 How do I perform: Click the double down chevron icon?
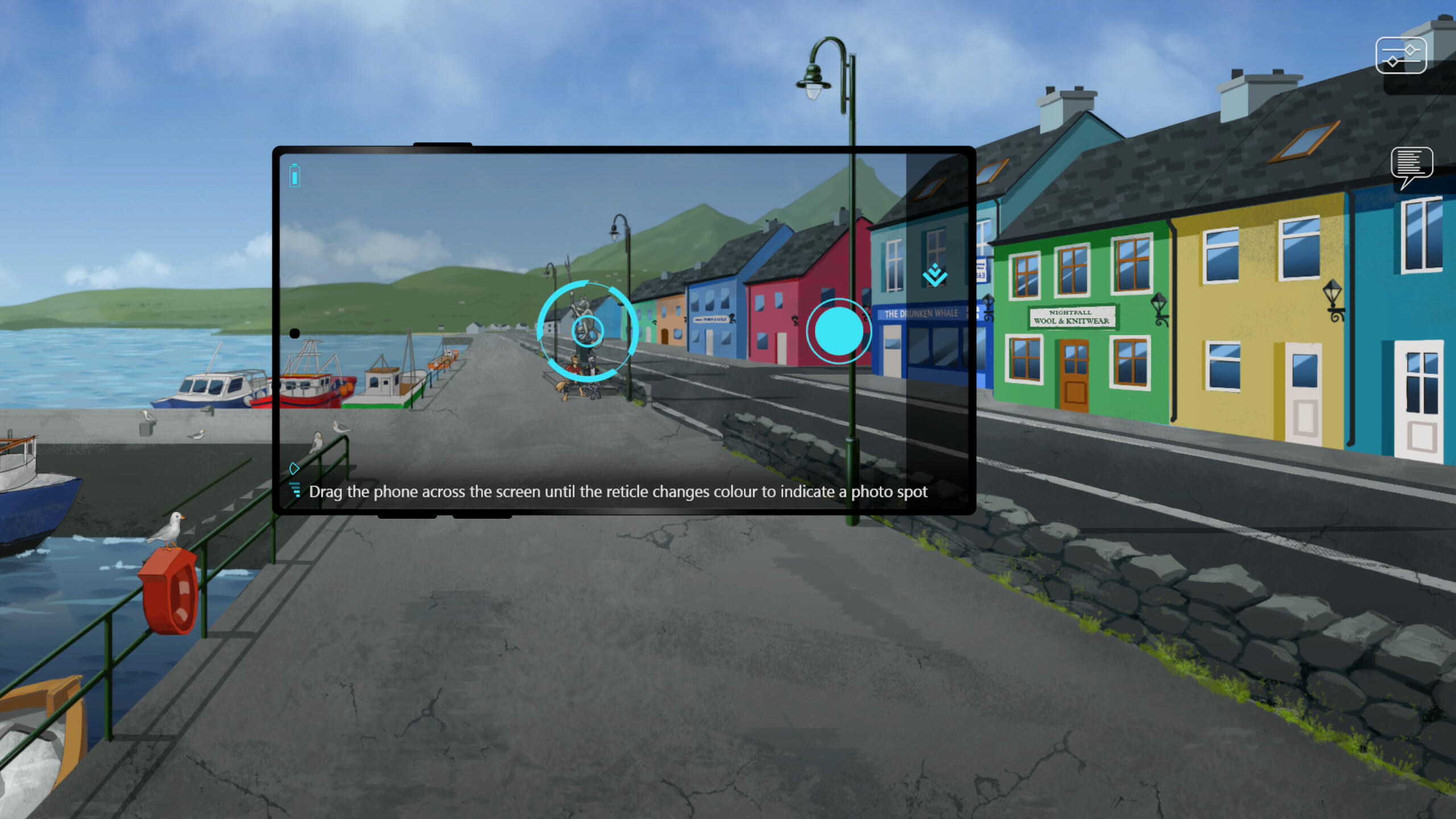[x=934, y=276]
